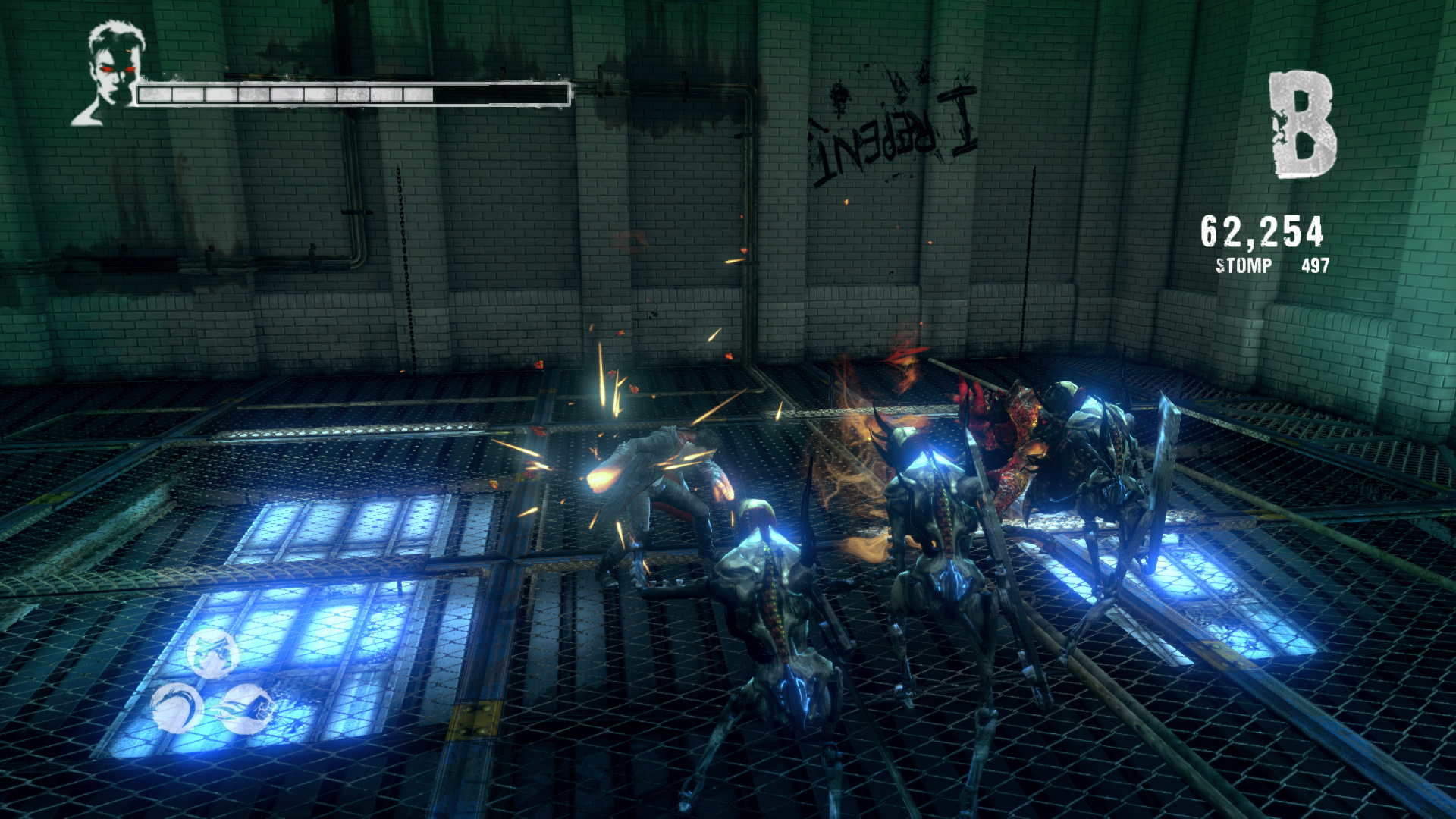Click the B style rank emblem

pyautogui.click(x=1302, y=125)
